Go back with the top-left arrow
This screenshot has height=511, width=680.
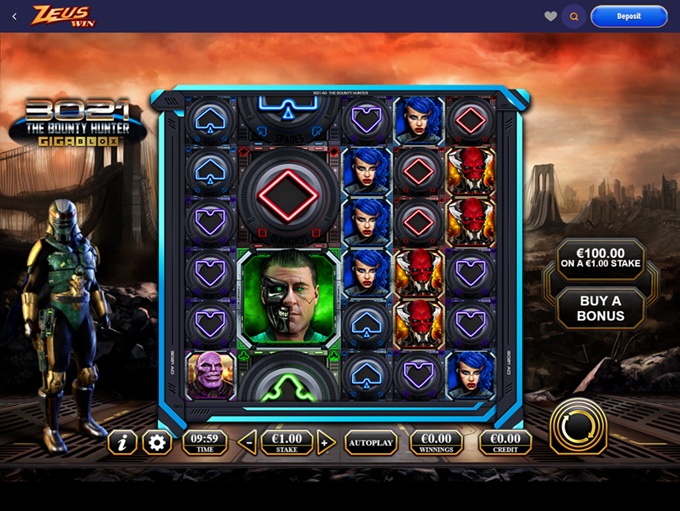[x=14, y=16]
